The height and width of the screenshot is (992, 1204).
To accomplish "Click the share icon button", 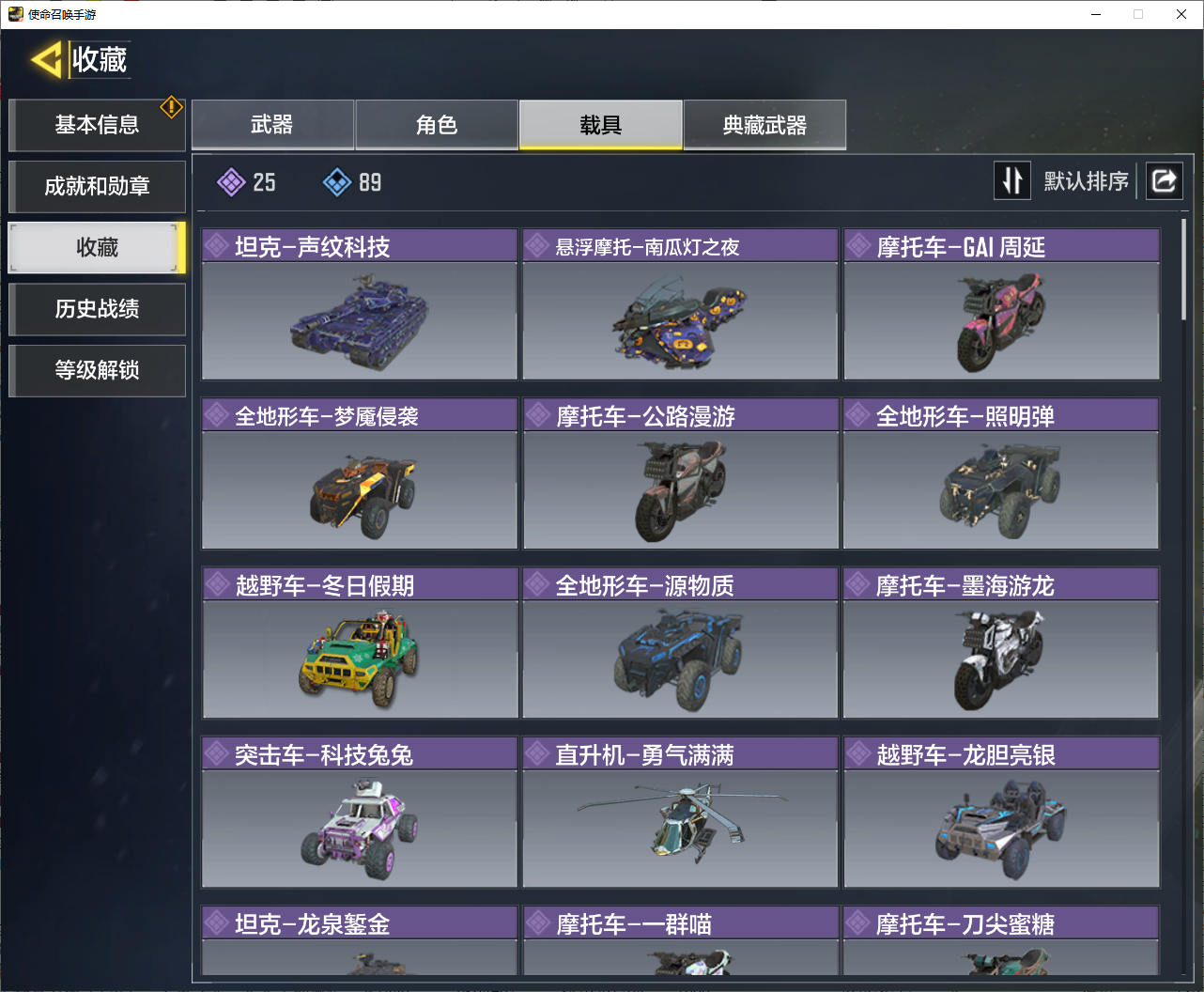I will pyautogui.click(x=1164, y=180).
